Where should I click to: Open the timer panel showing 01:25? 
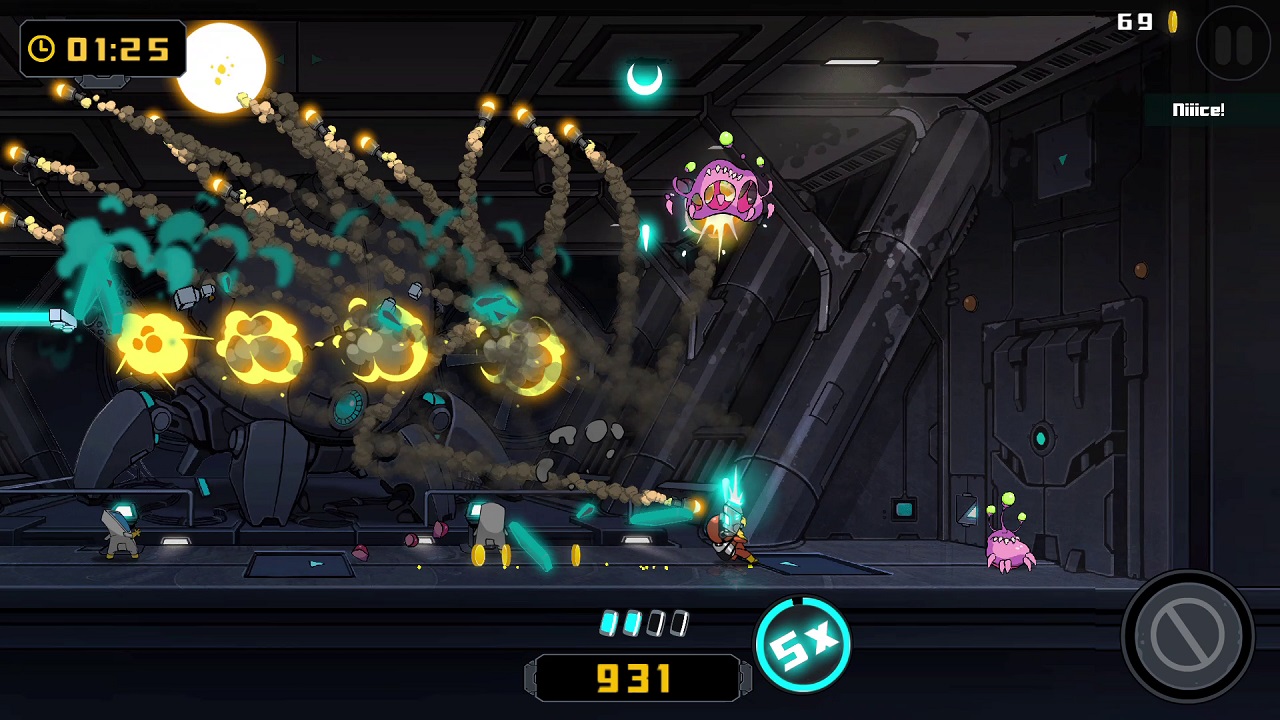(x=103, y=49)
